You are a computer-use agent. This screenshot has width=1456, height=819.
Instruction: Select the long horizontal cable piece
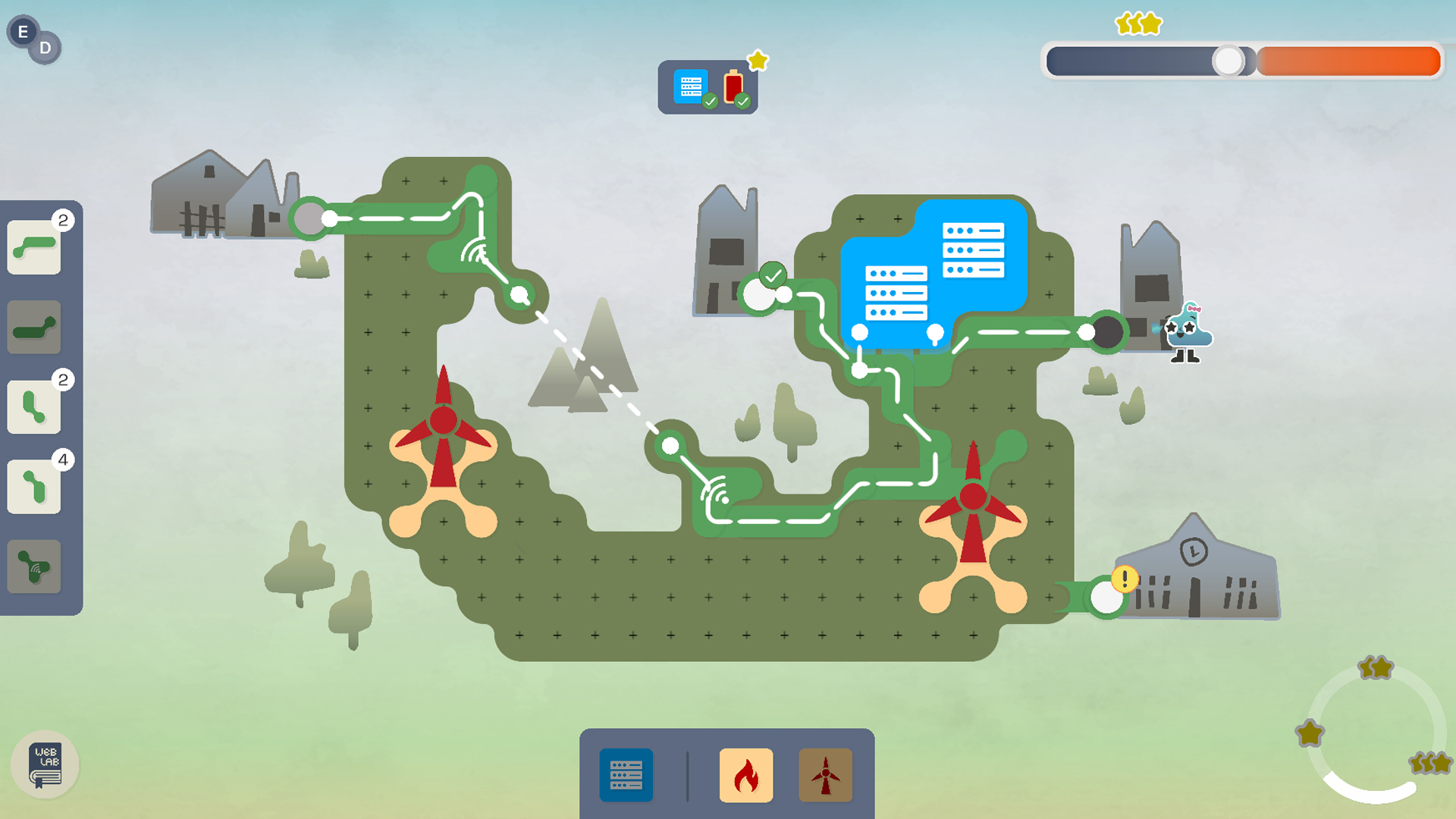tap(33, 326)
